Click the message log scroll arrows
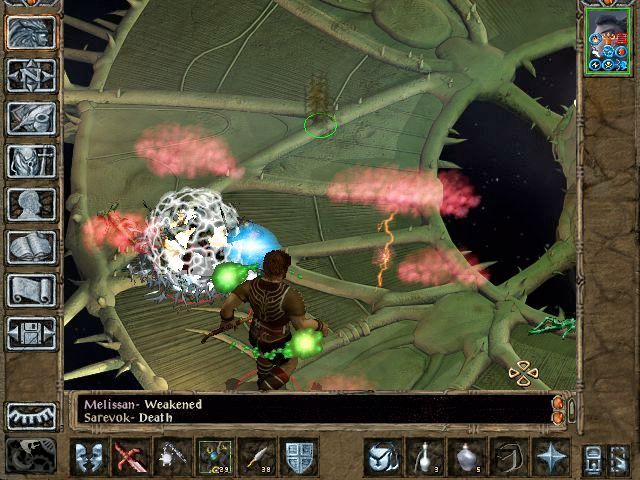This screenshot has height=480, width=640. [x=558, y=408]
